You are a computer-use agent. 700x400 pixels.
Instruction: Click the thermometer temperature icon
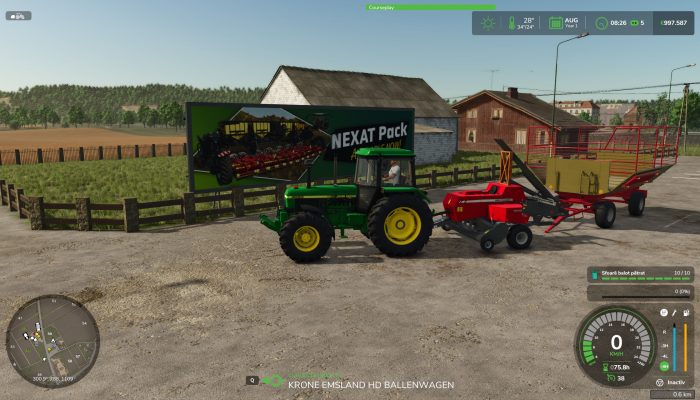[x=511, y=22]
